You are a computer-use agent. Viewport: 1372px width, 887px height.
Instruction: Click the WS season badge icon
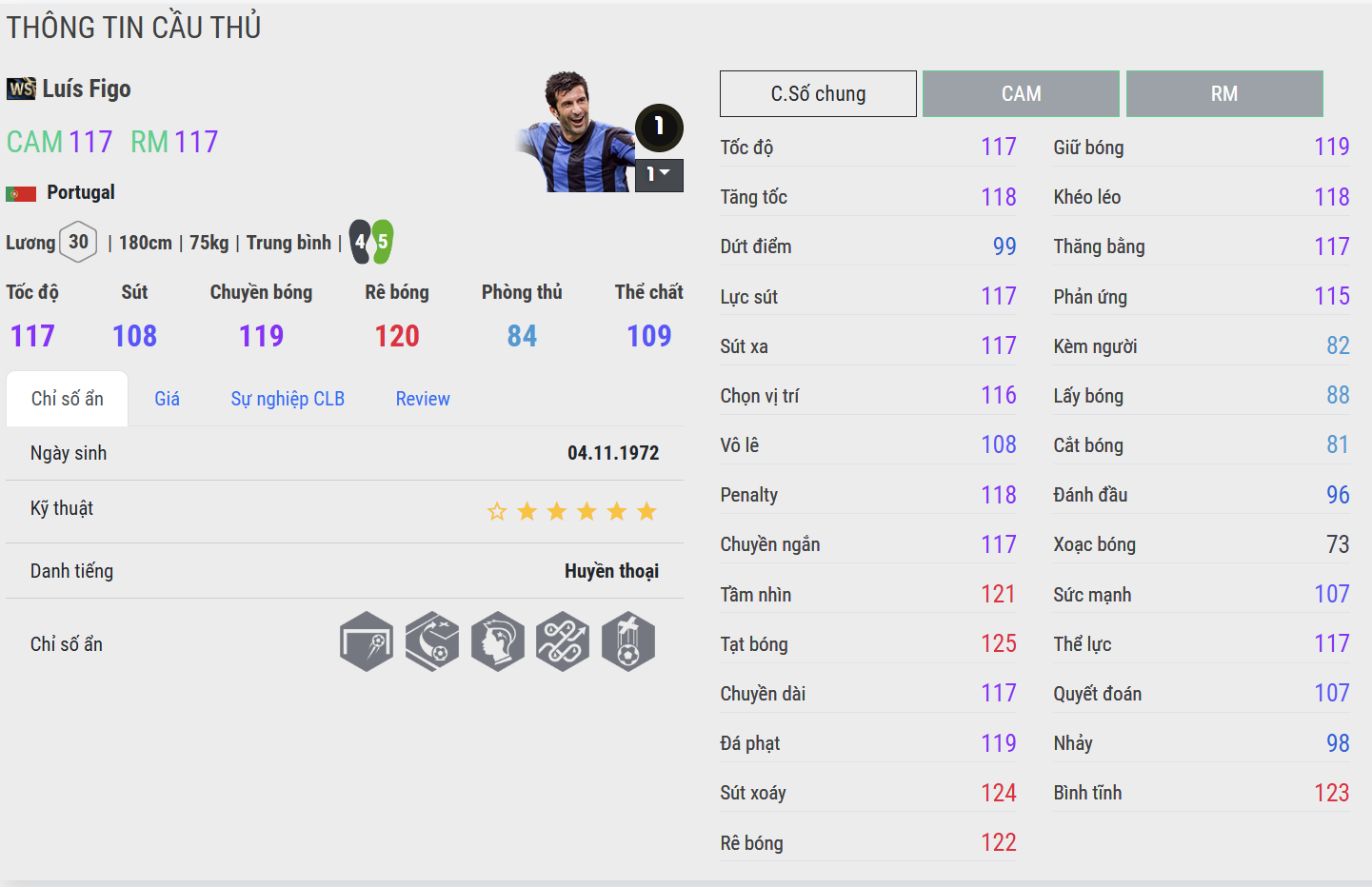[x=21, y=89]
